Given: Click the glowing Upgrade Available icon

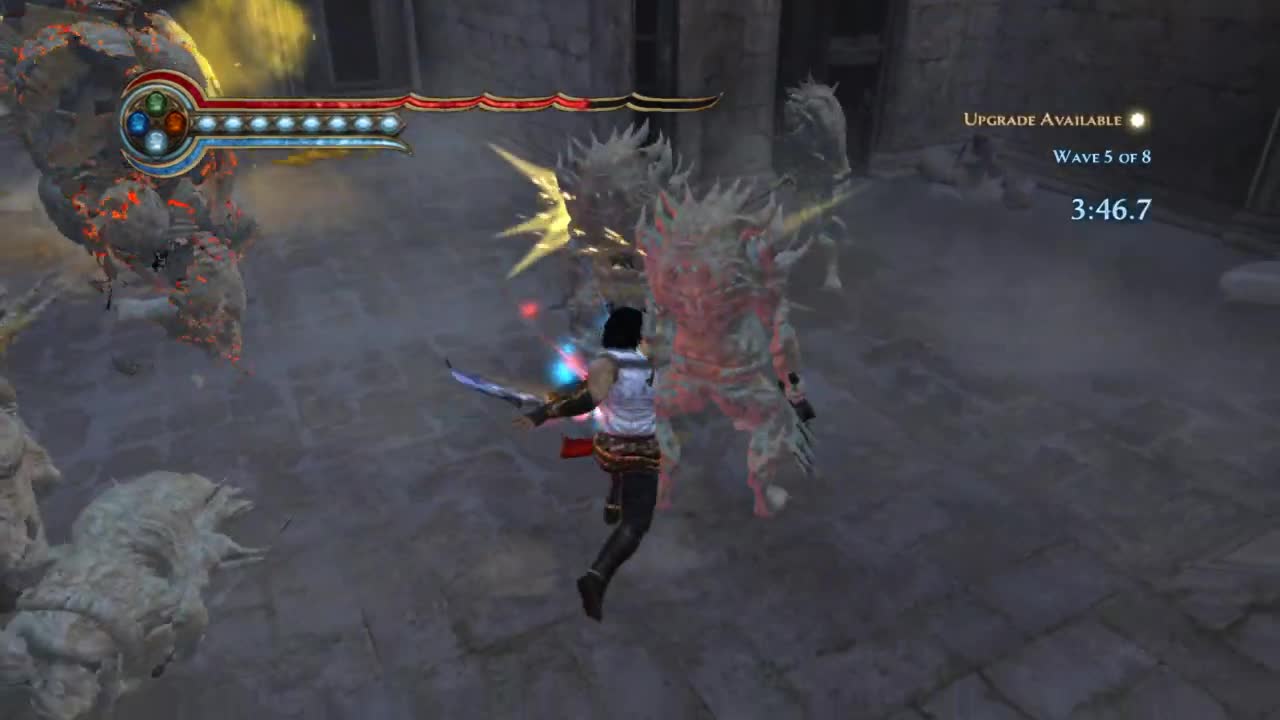Looking at the screenshot, I should (1136, 120).
